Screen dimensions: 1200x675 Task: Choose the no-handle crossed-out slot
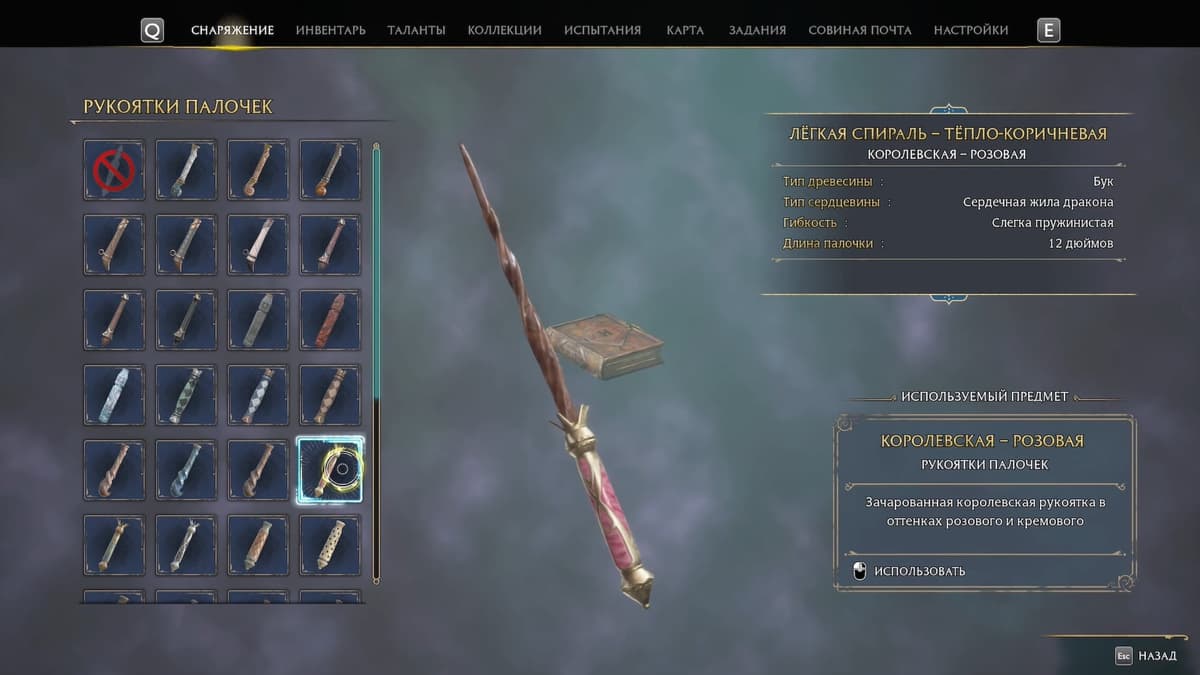point(114,170)
